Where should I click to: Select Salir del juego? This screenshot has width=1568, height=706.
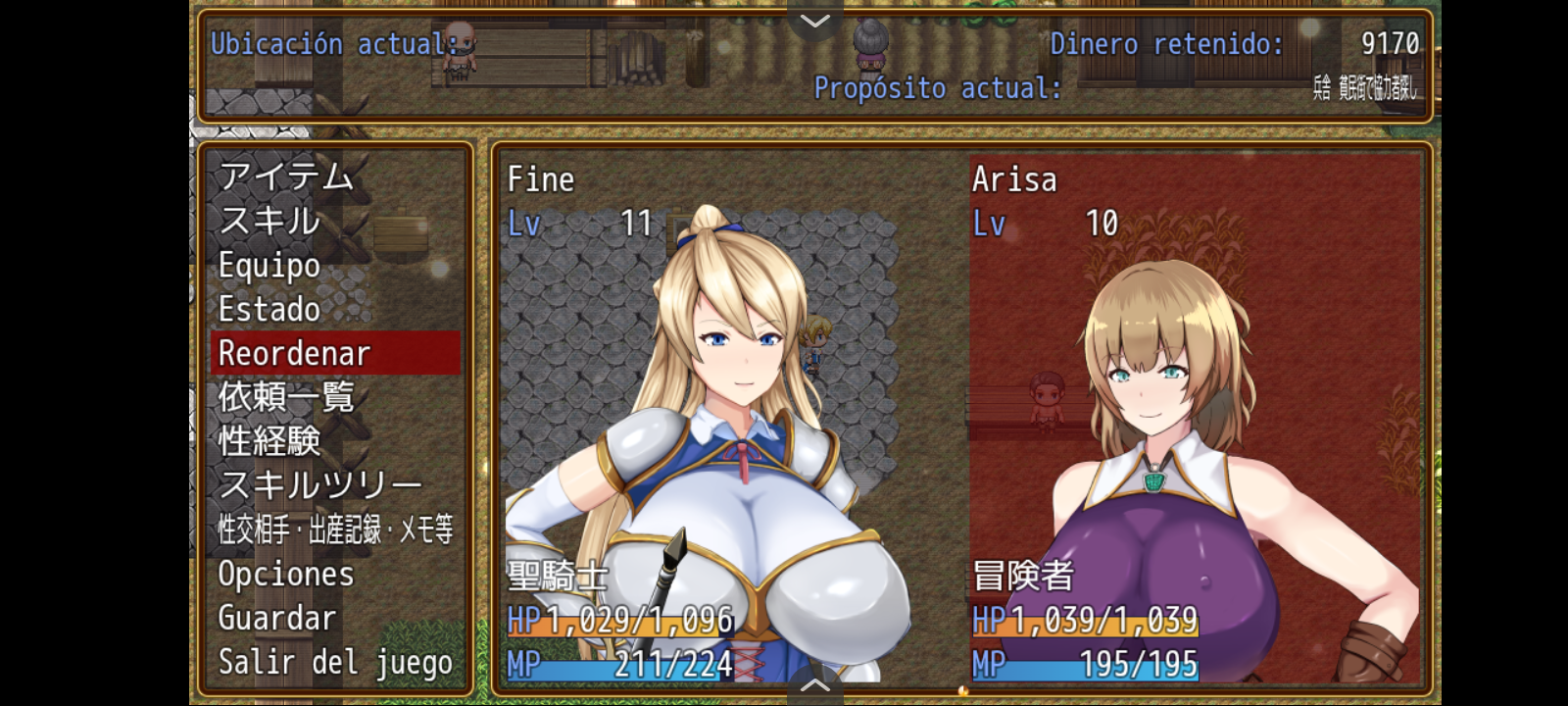(334, 662)
